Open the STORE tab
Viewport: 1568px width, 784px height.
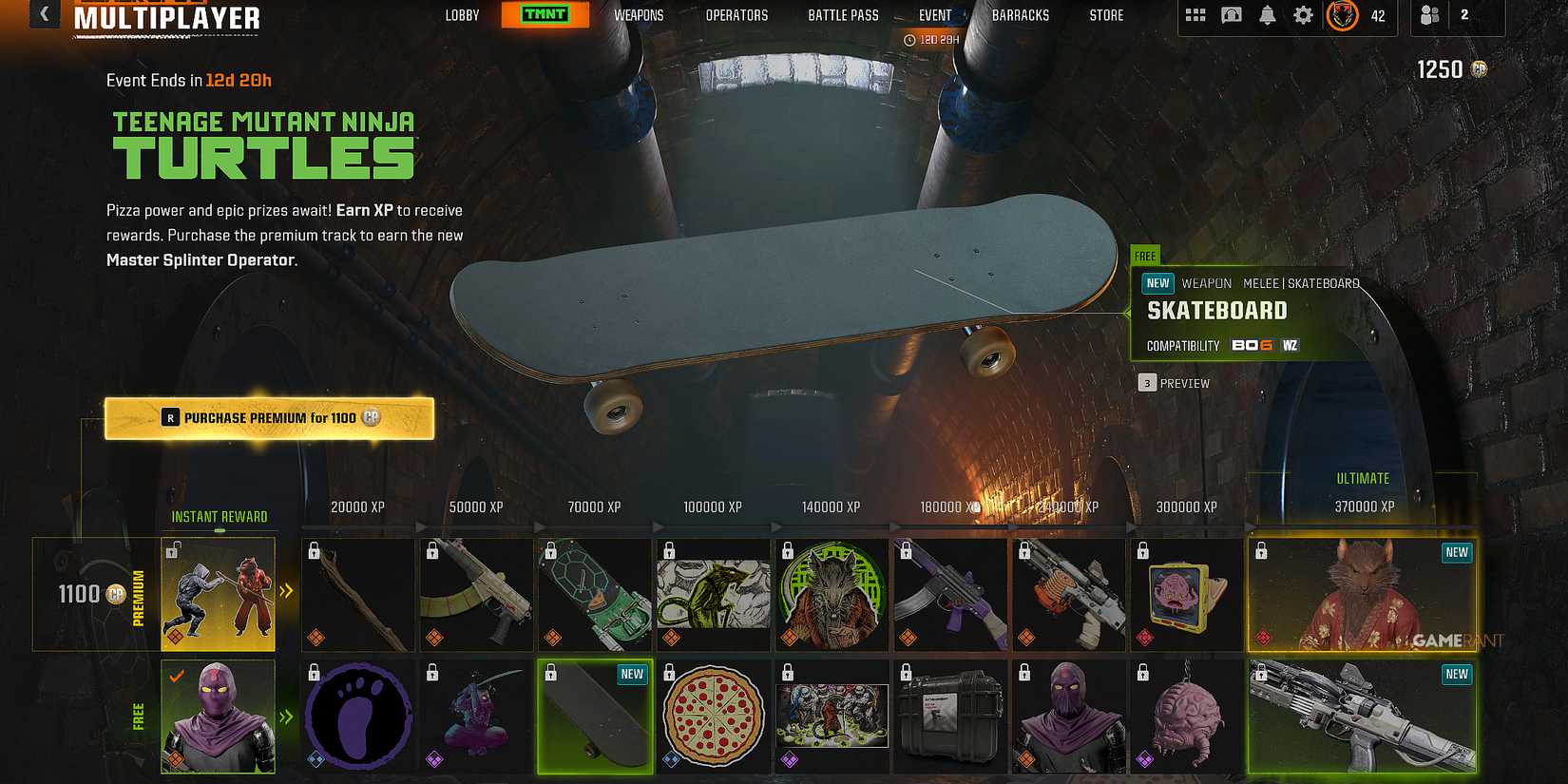click(1106, 14)
